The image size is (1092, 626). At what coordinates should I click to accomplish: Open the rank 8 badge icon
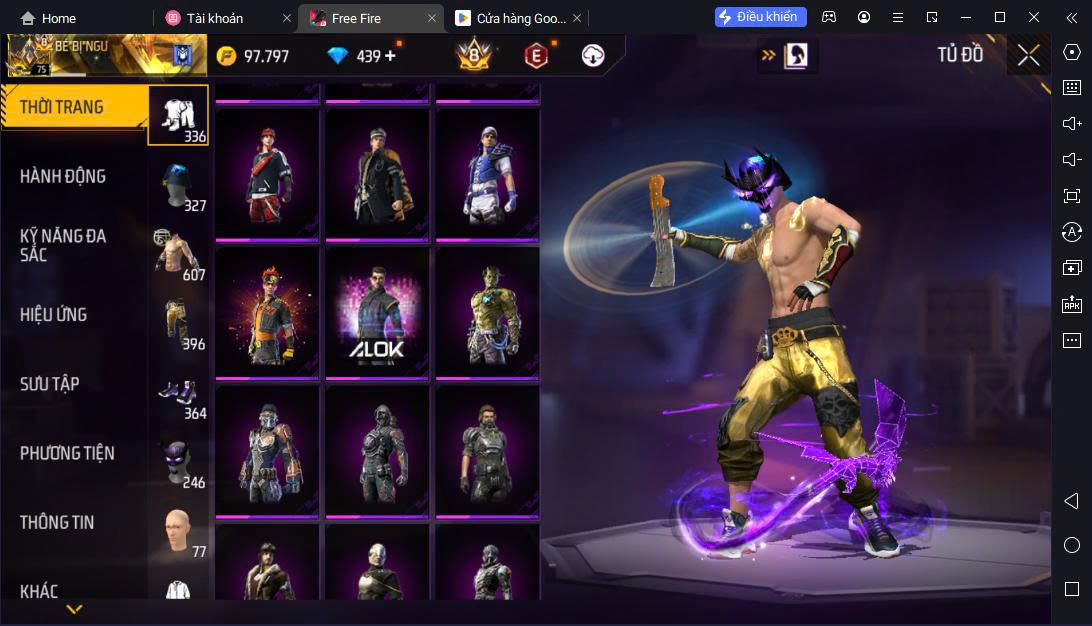(472, 56)
